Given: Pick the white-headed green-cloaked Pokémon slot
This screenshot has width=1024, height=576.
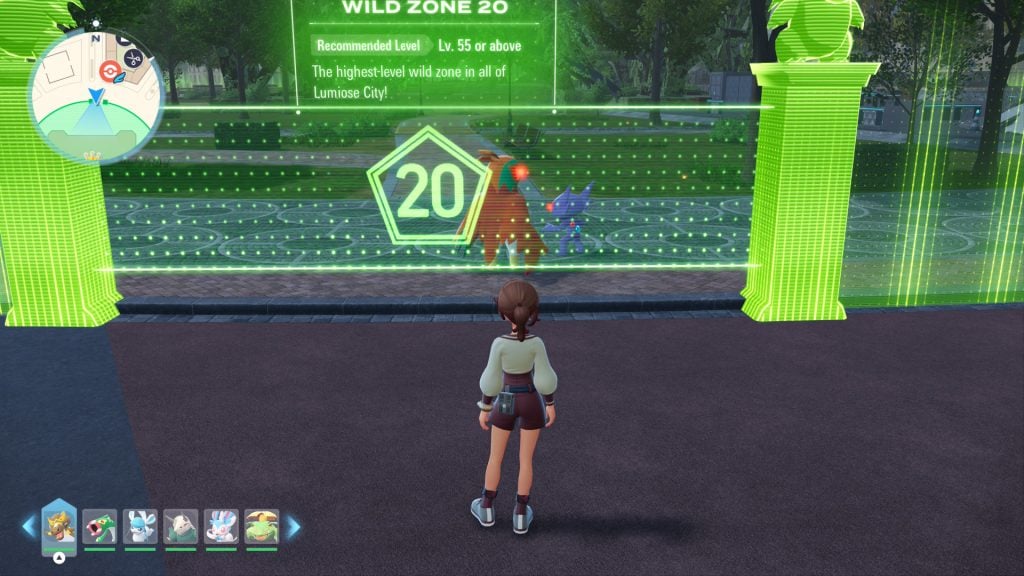Looking at the screenshot, I should (x=181, y=526).
